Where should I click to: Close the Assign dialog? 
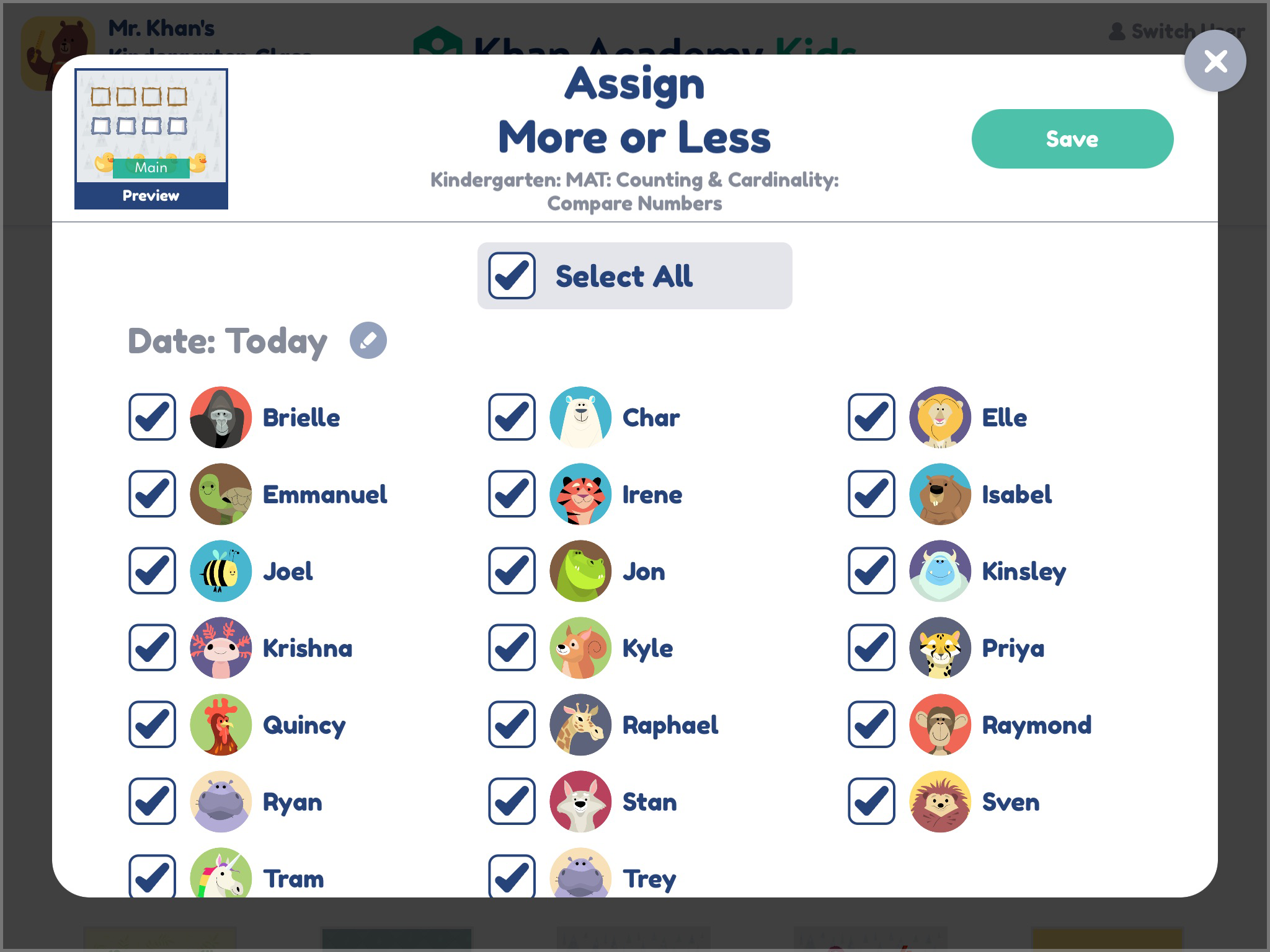point(1215,60)
